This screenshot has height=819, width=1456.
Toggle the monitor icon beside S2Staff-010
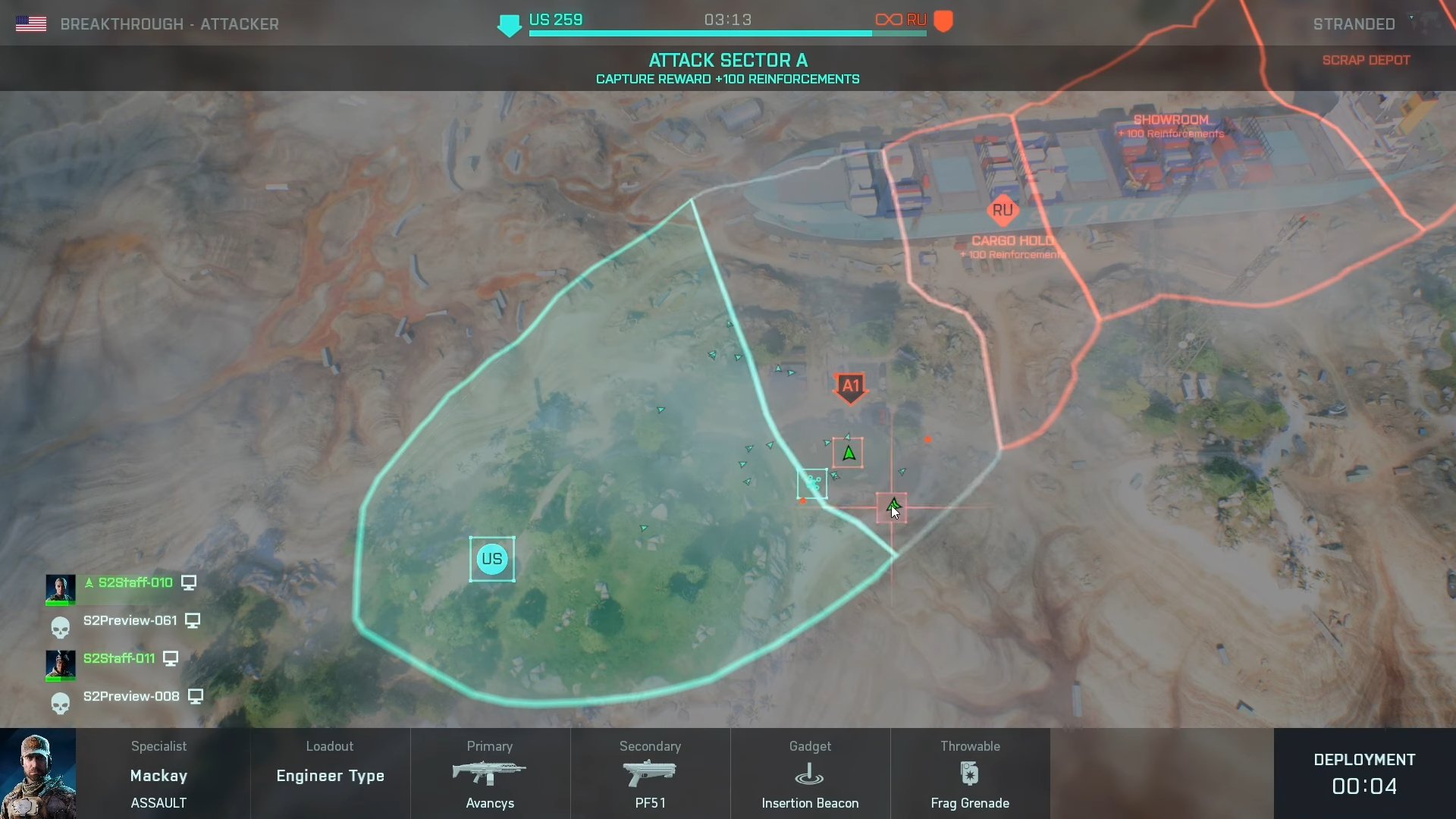point(188,582)
